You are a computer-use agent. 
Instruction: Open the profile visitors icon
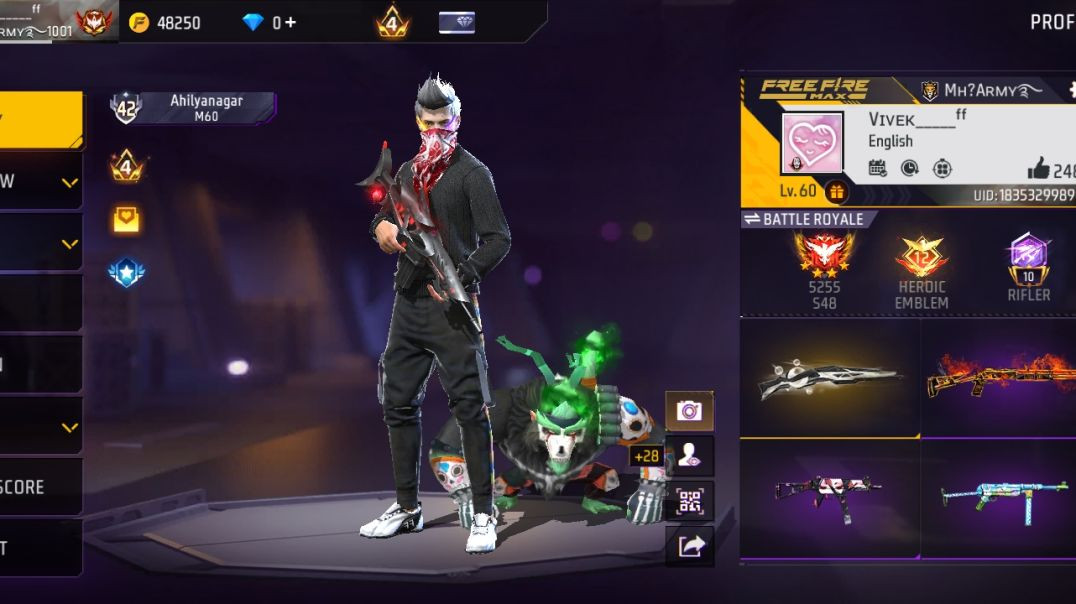pos(689,456)
